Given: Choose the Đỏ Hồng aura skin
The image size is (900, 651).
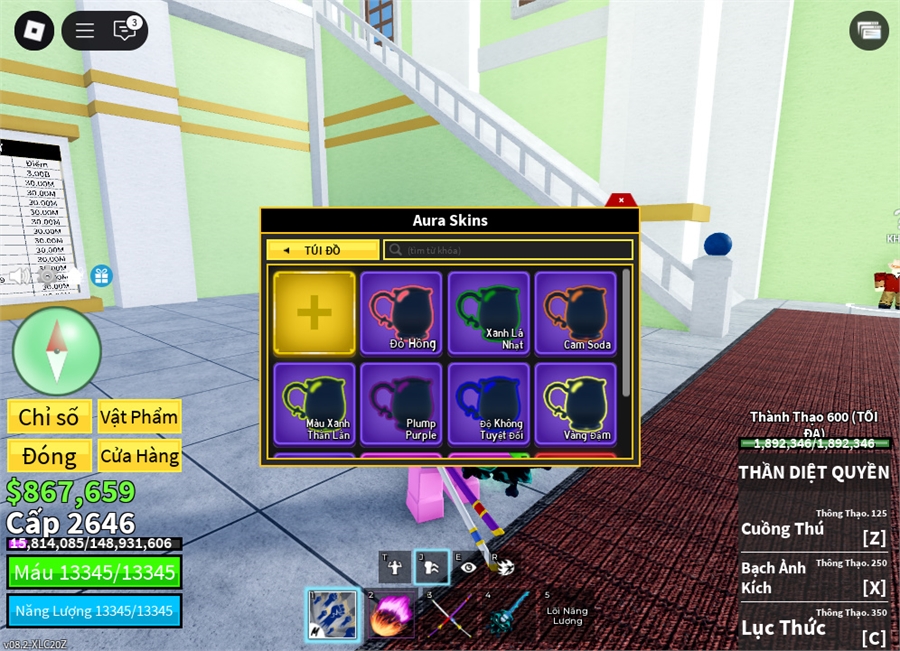Looking at the screenshot, I should pyautogui.click(x=401, y=313).
